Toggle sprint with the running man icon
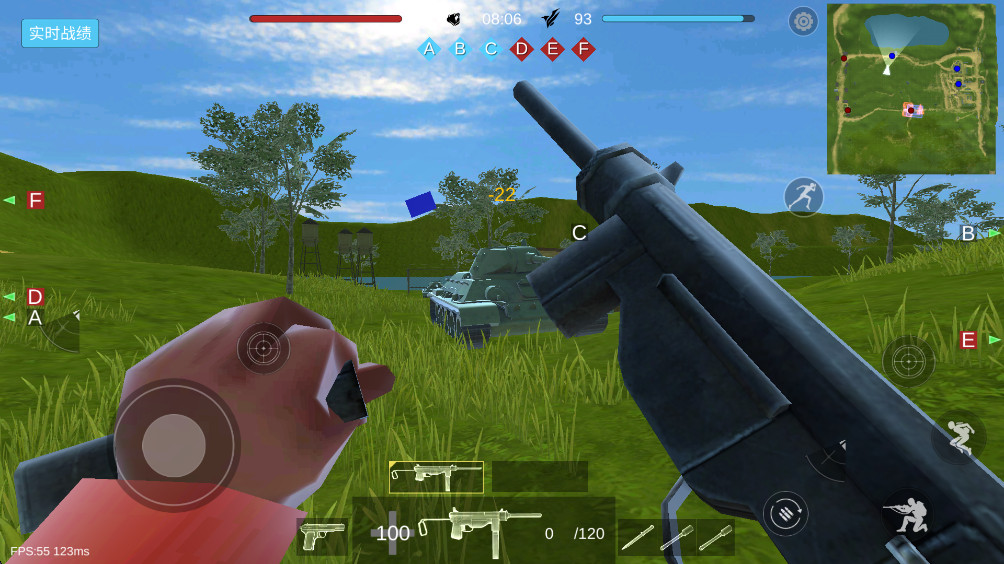This screenshot has width=1004, height=564. pos(803,197)
